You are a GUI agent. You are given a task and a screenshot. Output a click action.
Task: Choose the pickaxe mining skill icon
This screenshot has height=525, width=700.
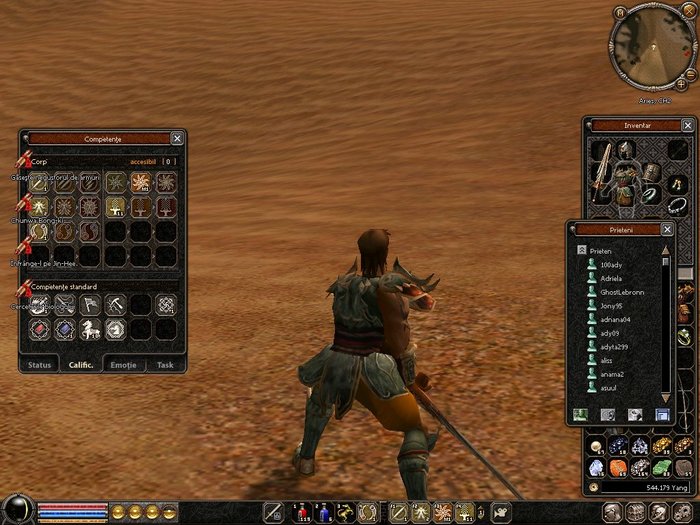pyautogui.click(x=115, y=304)
